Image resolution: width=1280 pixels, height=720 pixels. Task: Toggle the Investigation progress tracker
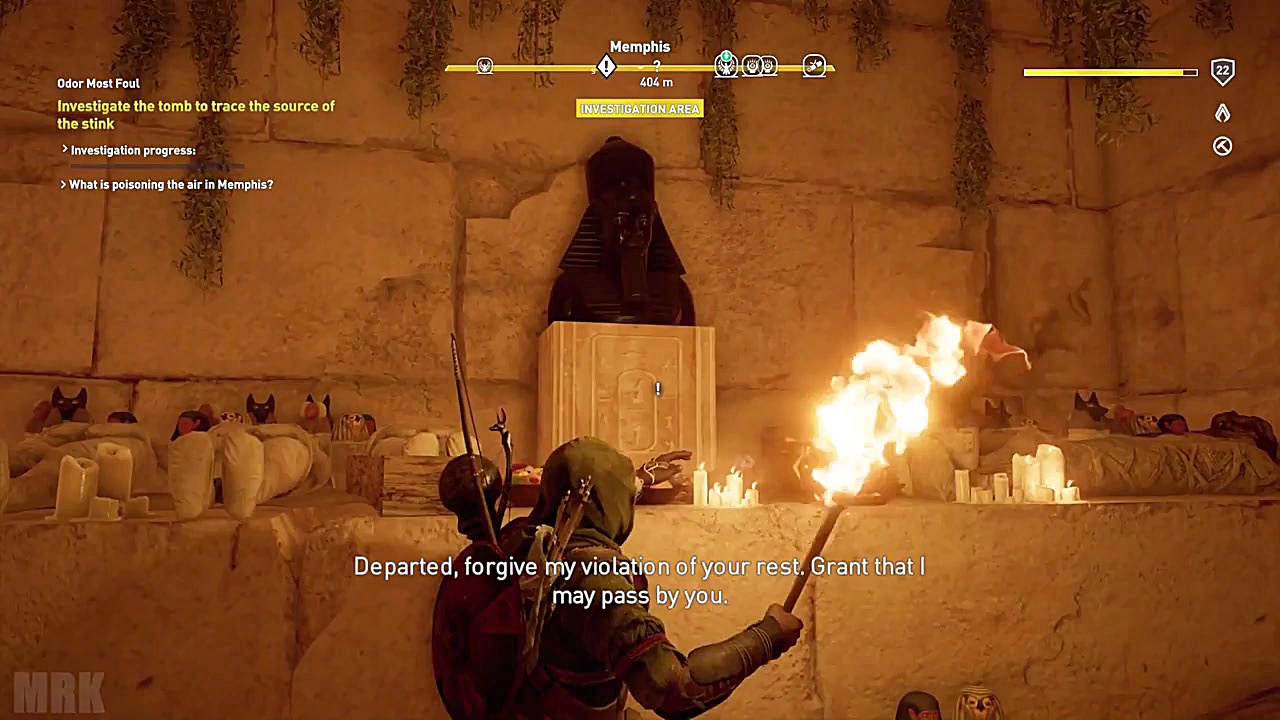[131, 150]
